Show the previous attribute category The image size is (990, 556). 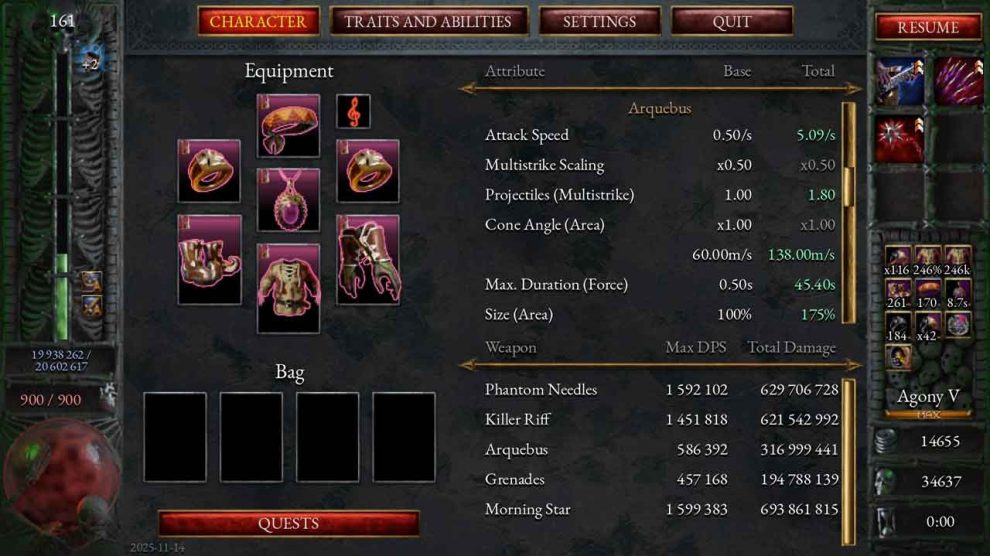[x=466, y=89]
